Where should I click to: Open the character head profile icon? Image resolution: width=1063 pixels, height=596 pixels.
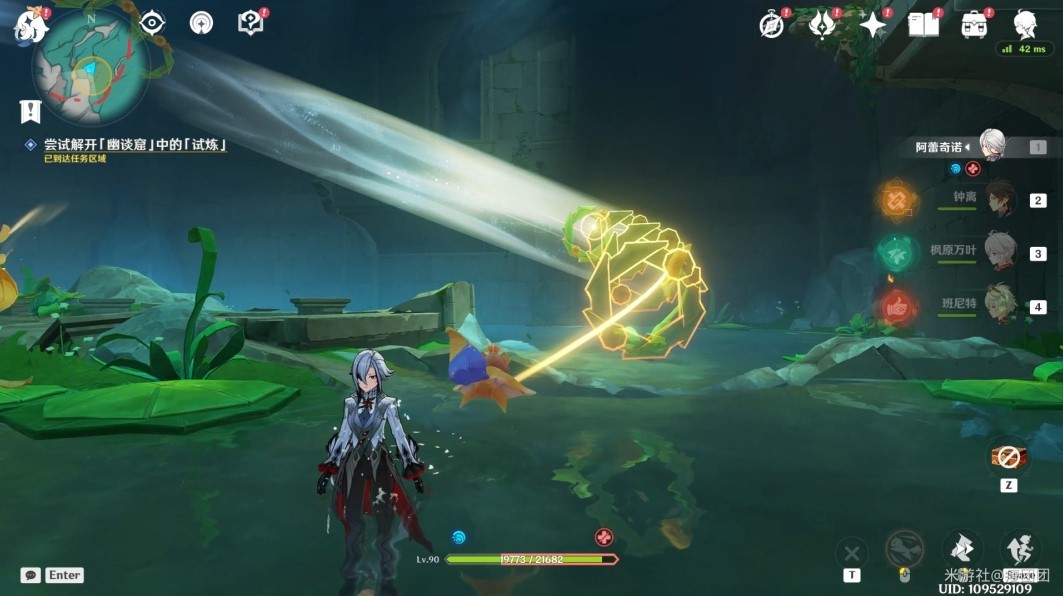point(1025,24)
